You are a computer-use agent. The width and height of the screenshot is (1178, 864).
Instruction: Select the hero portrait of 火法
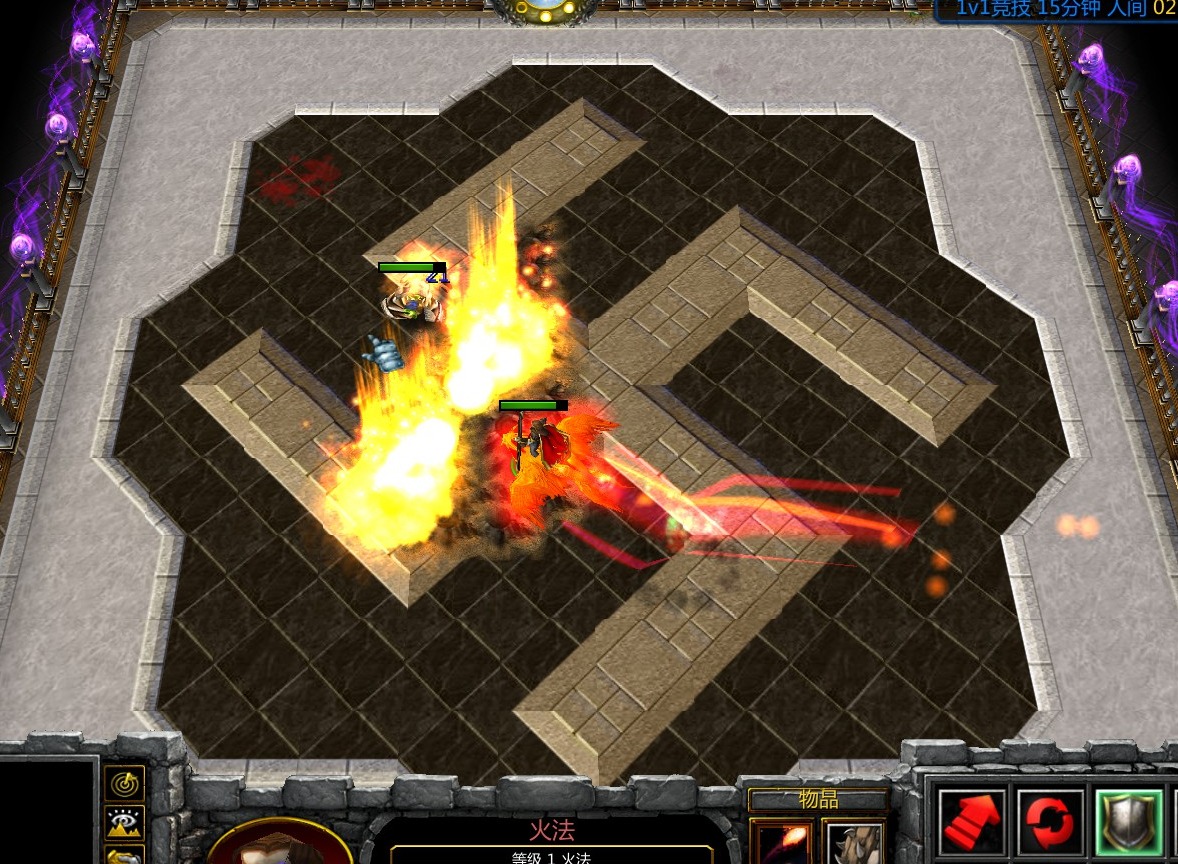(x=280, y=846)
